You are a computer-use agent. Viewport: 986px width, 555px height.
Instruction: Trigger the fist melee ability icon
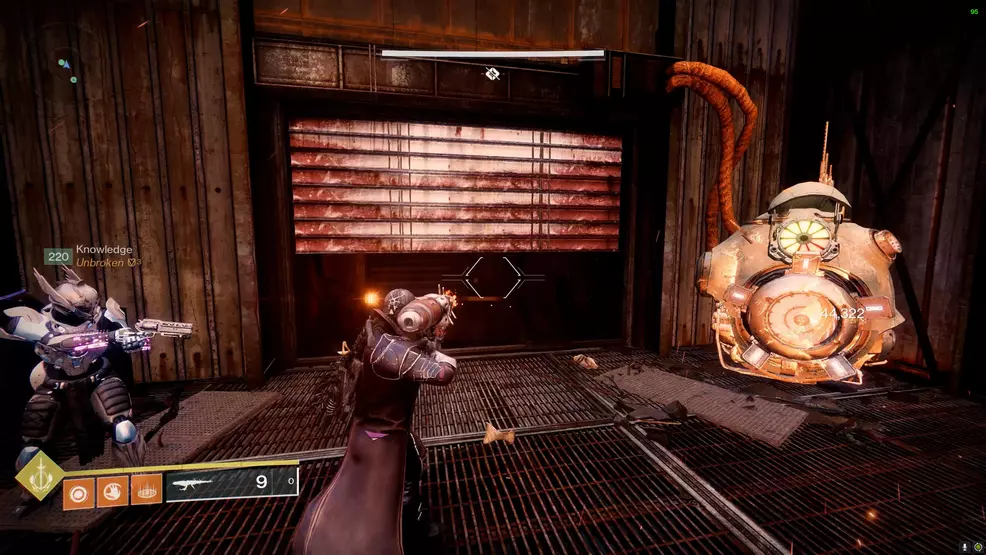(x=113, y=490)
